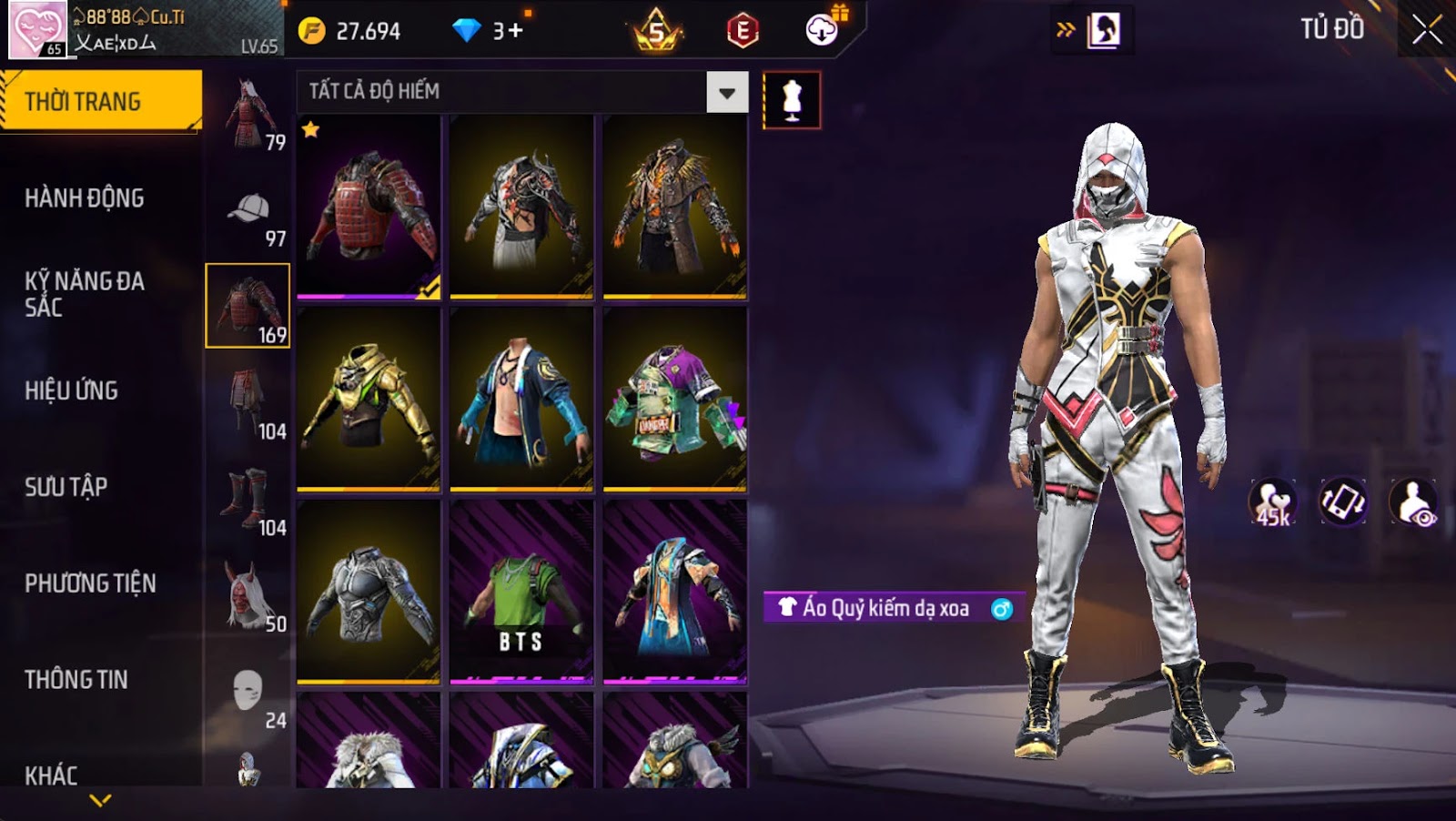The image size is (1456, 821).
Task: Select the red samurai armor top
Action: (369, 208)
